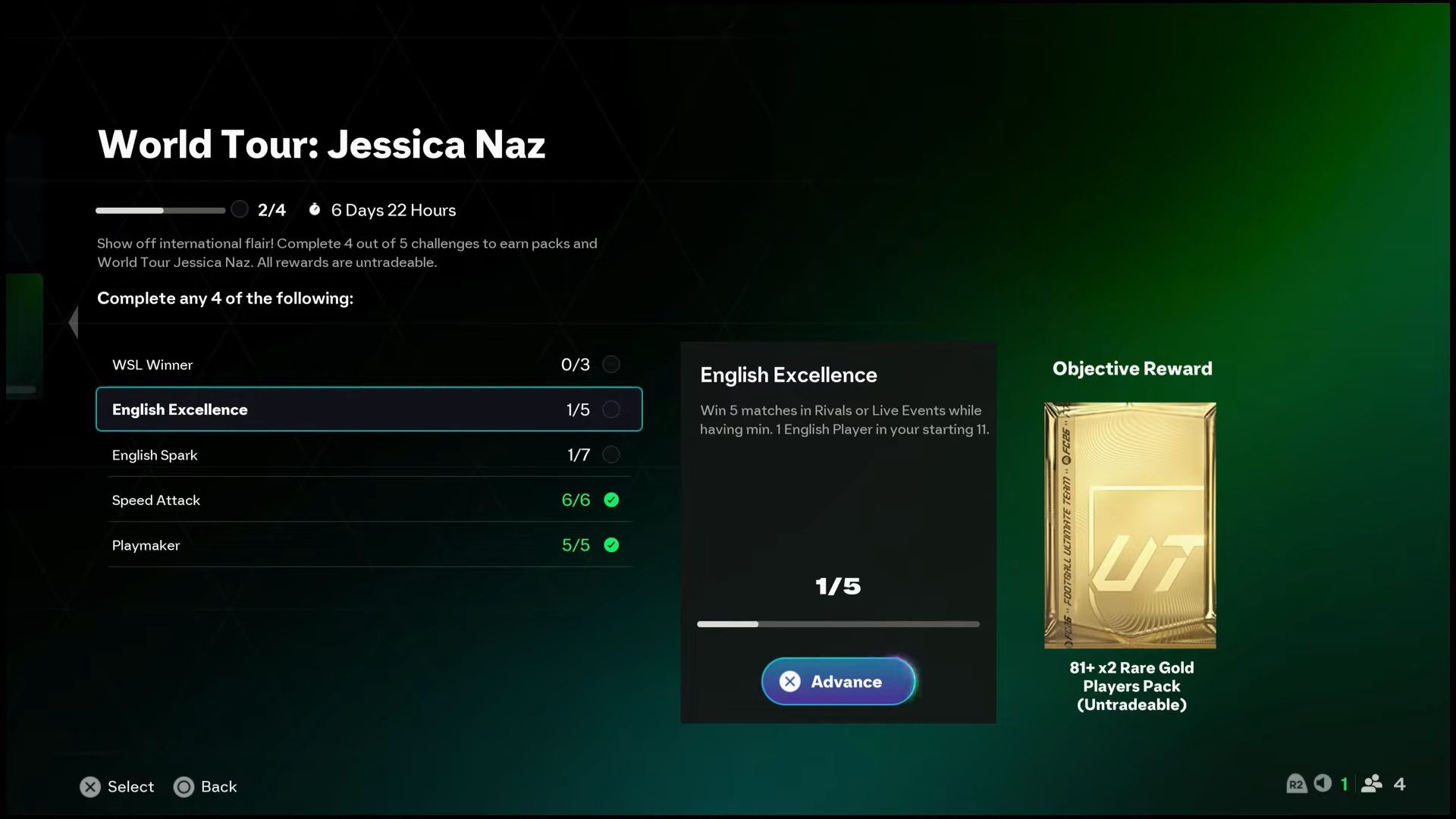Choose the English Excellence objective

click(369, 409)
